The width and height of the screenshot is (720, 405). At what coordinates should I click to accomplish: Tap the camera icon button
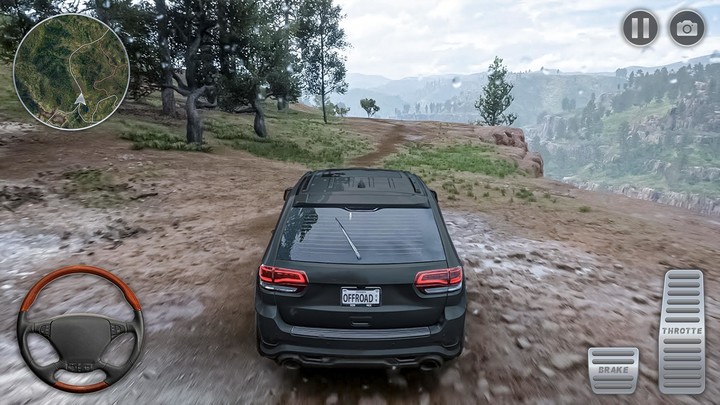(687, 28)
